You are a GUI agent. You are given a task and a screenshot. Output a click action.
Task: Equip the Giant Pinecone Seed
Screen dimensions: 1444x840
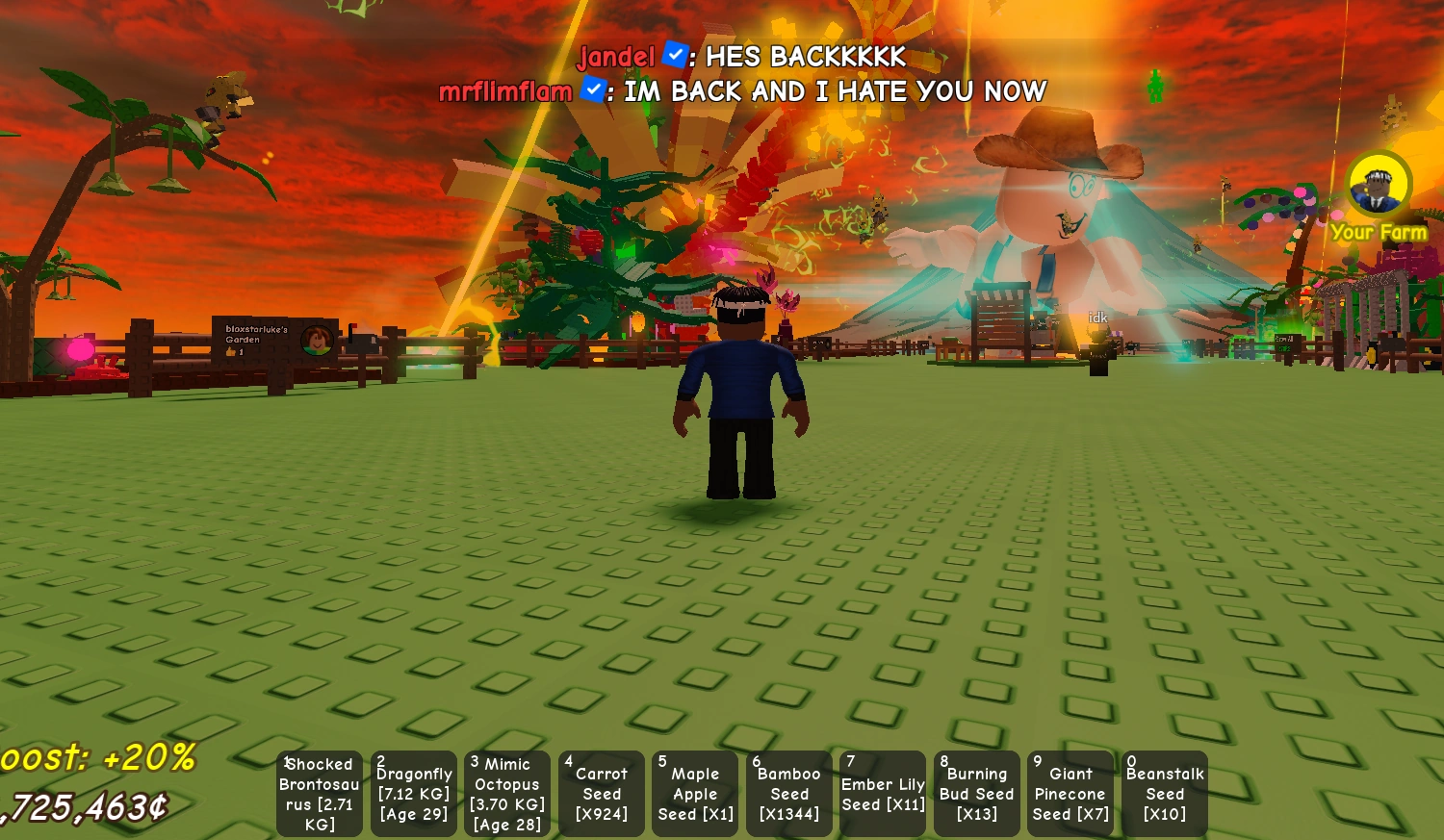[x=1070, y=793]
